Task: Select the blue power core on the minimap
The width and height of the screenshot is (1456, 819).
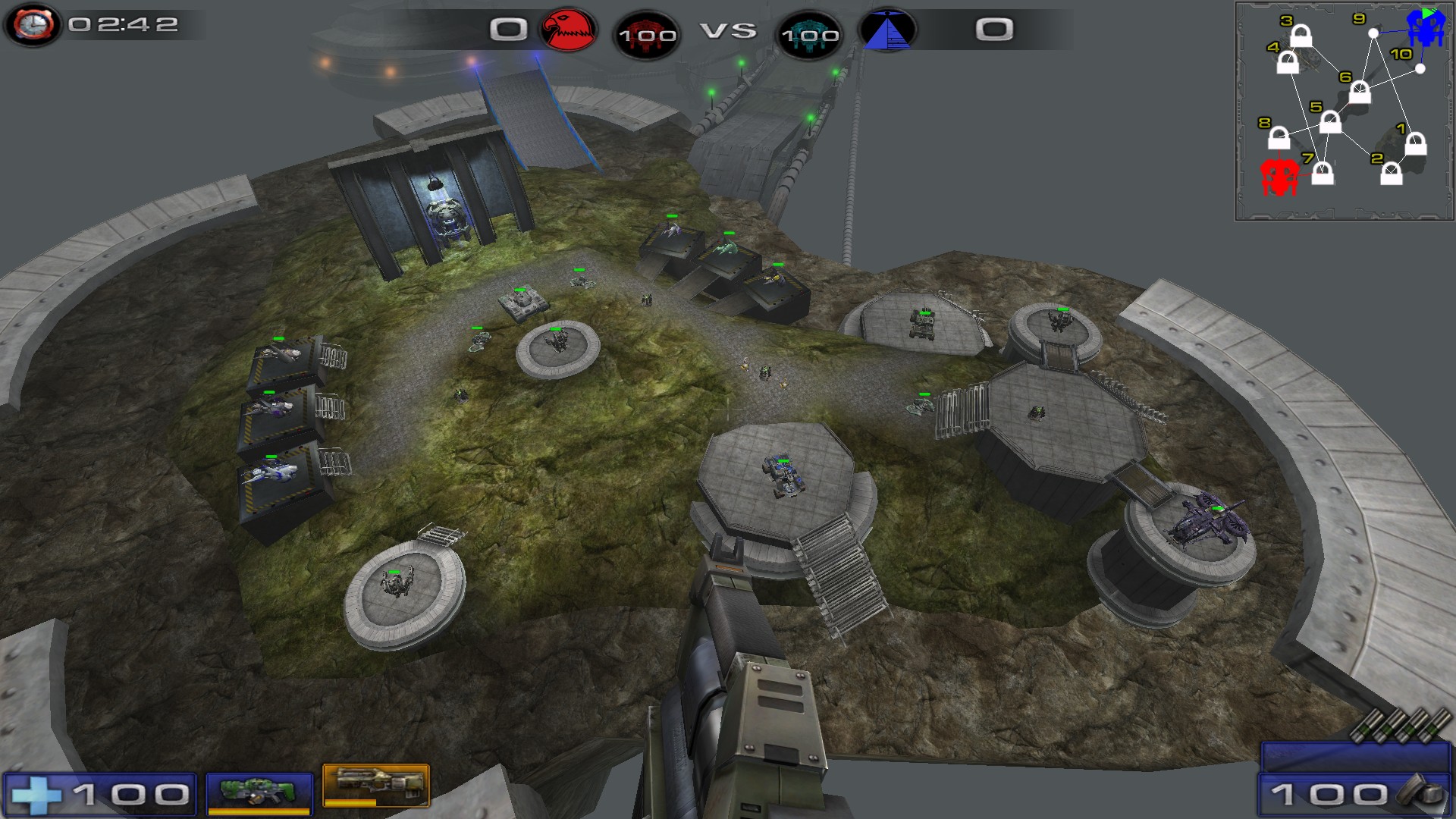Action: point(1426,28)
